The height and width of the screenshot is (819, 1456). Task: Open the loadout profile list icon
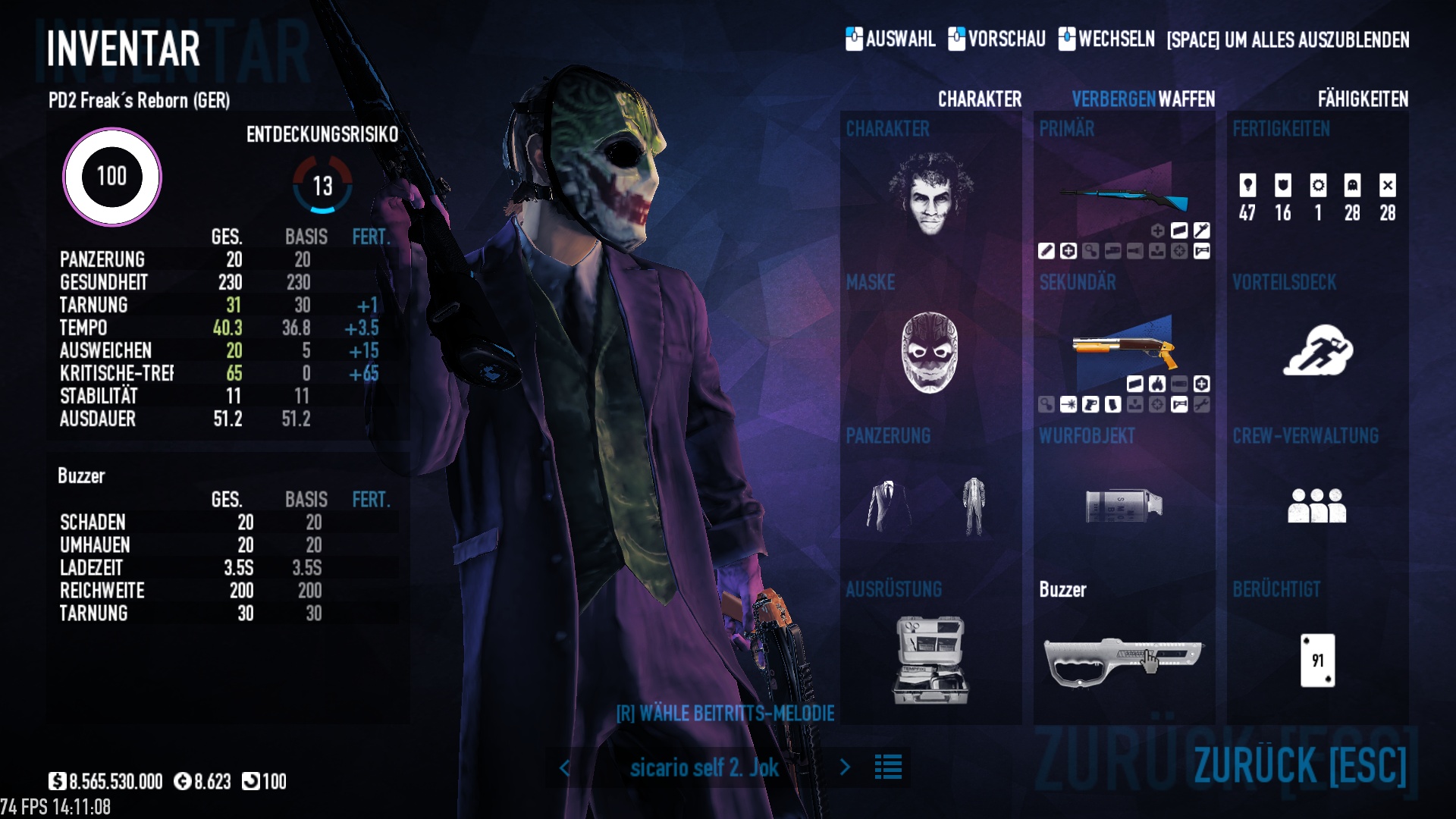[888, 767]
